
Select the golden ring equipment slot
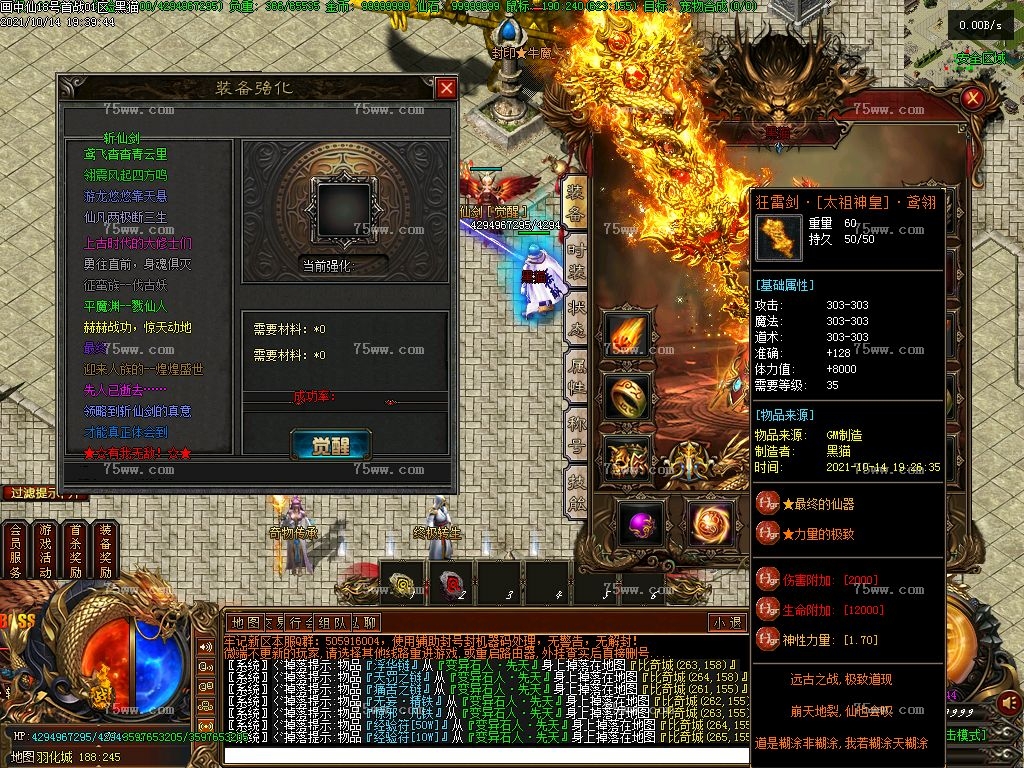click(x=627, y=396)
